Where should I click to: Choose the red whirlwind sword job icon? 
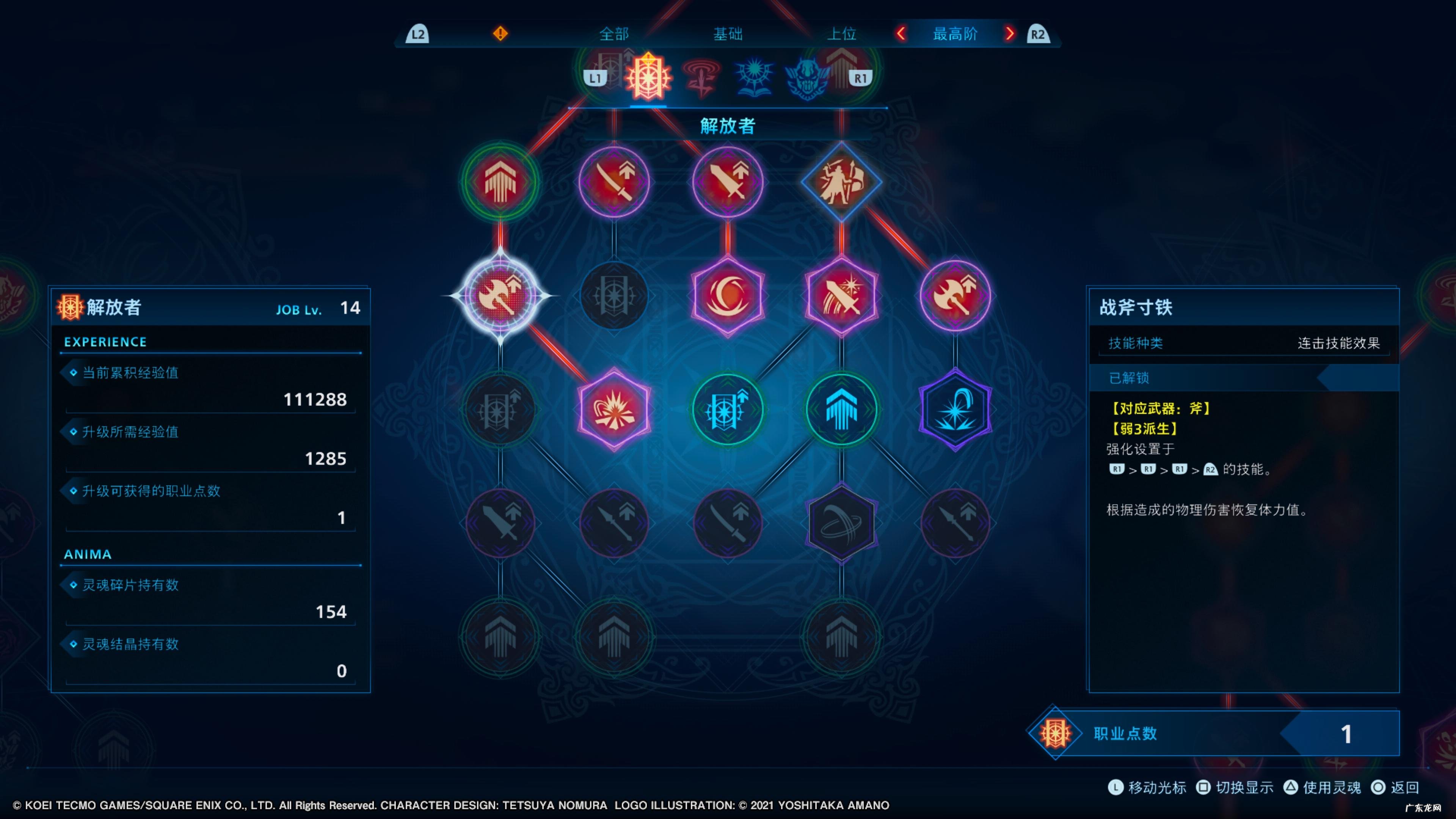point(701,78)
